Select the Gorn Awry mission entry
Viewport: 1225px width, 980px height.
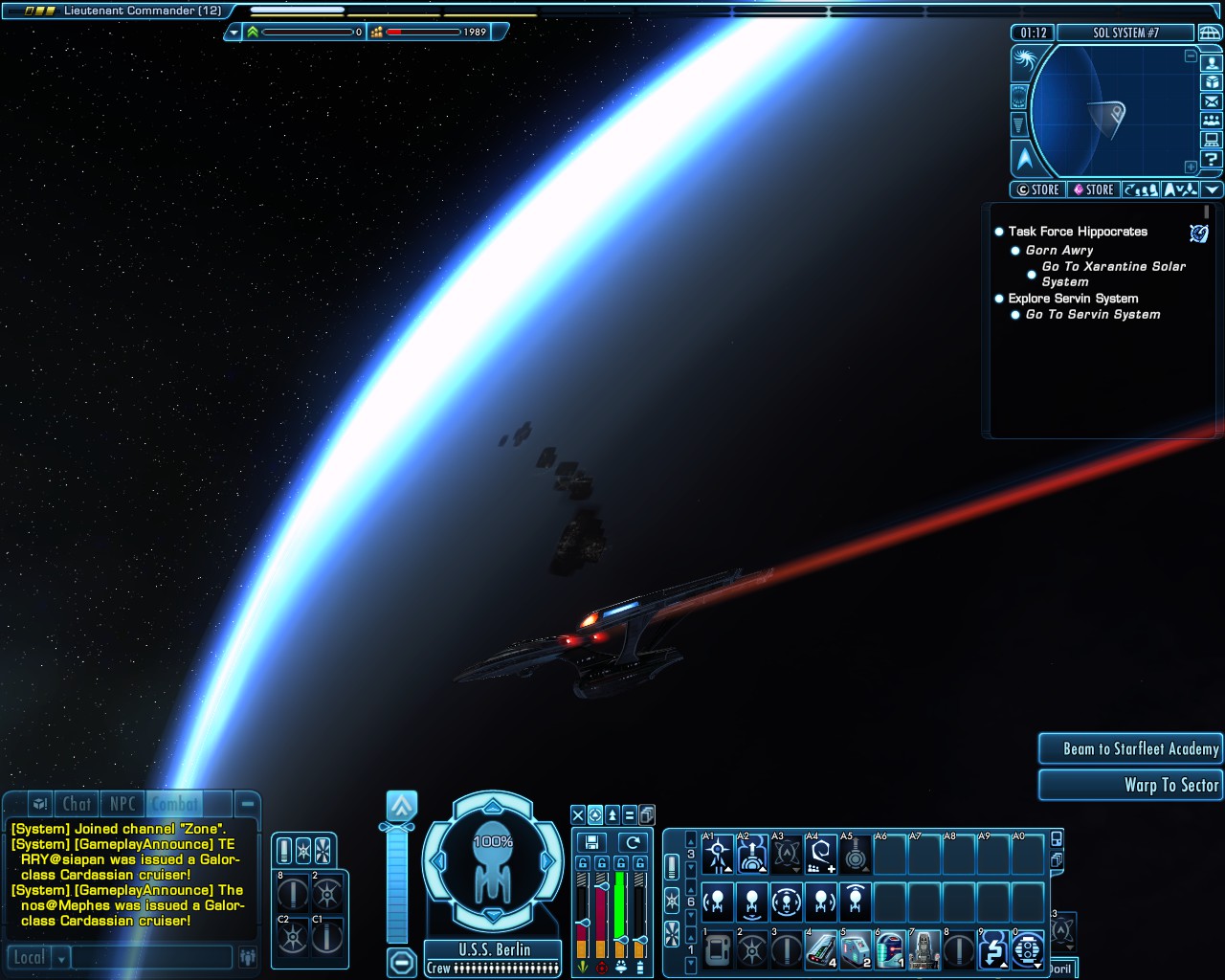tap(1058, 250)
